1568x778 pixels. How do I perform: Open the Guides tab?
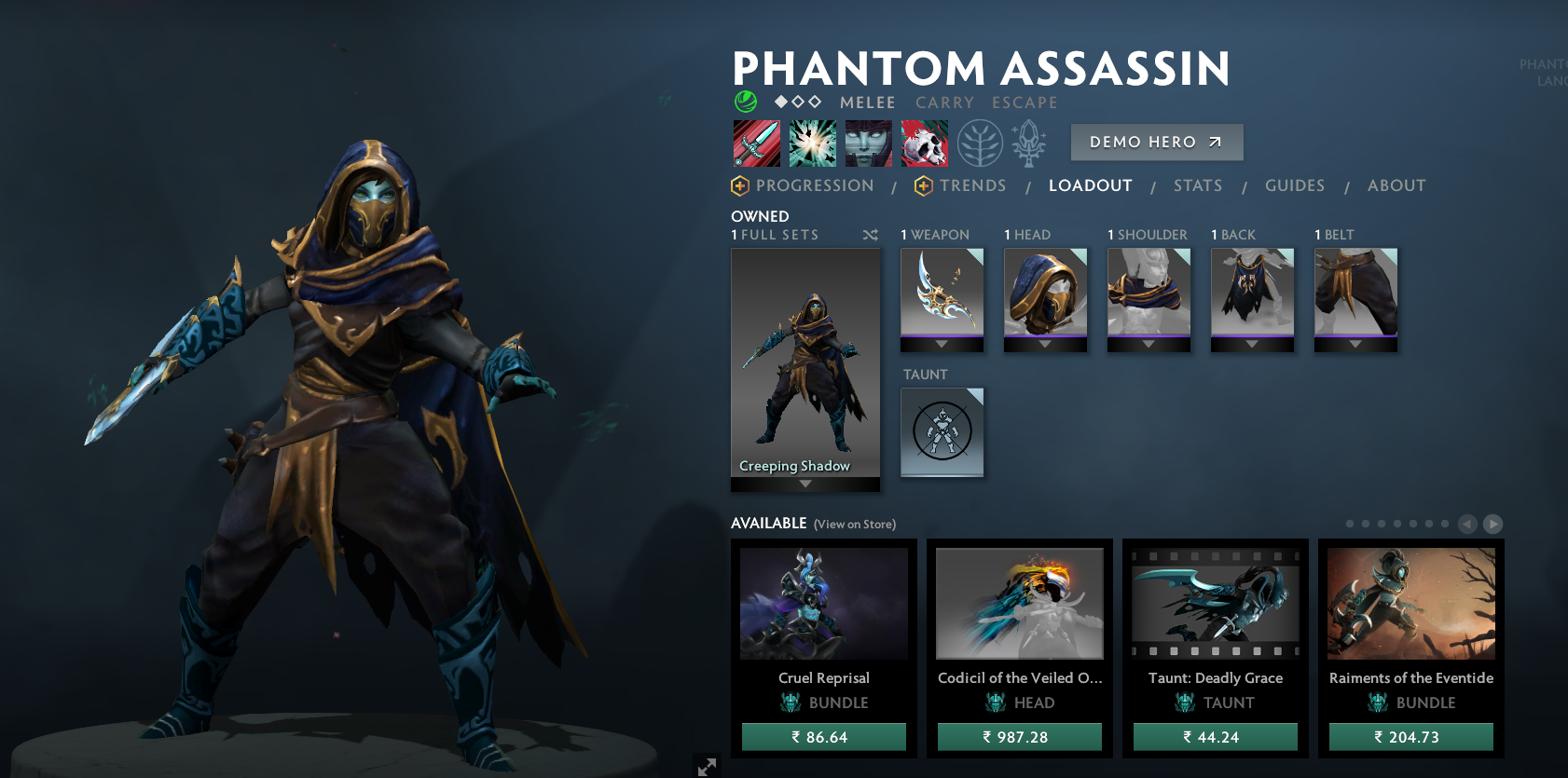point(1295,185)
